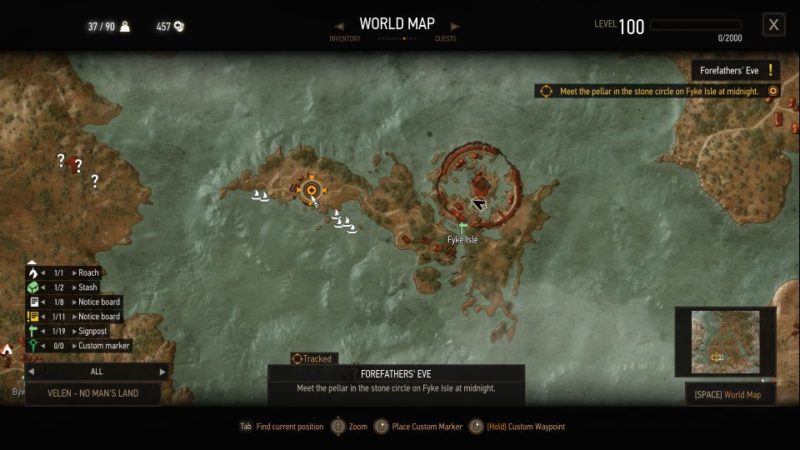Screen dimensions: 800x450
Task: Close the World Map with X button
Action: pyautogui.click(x=773, y=25)
